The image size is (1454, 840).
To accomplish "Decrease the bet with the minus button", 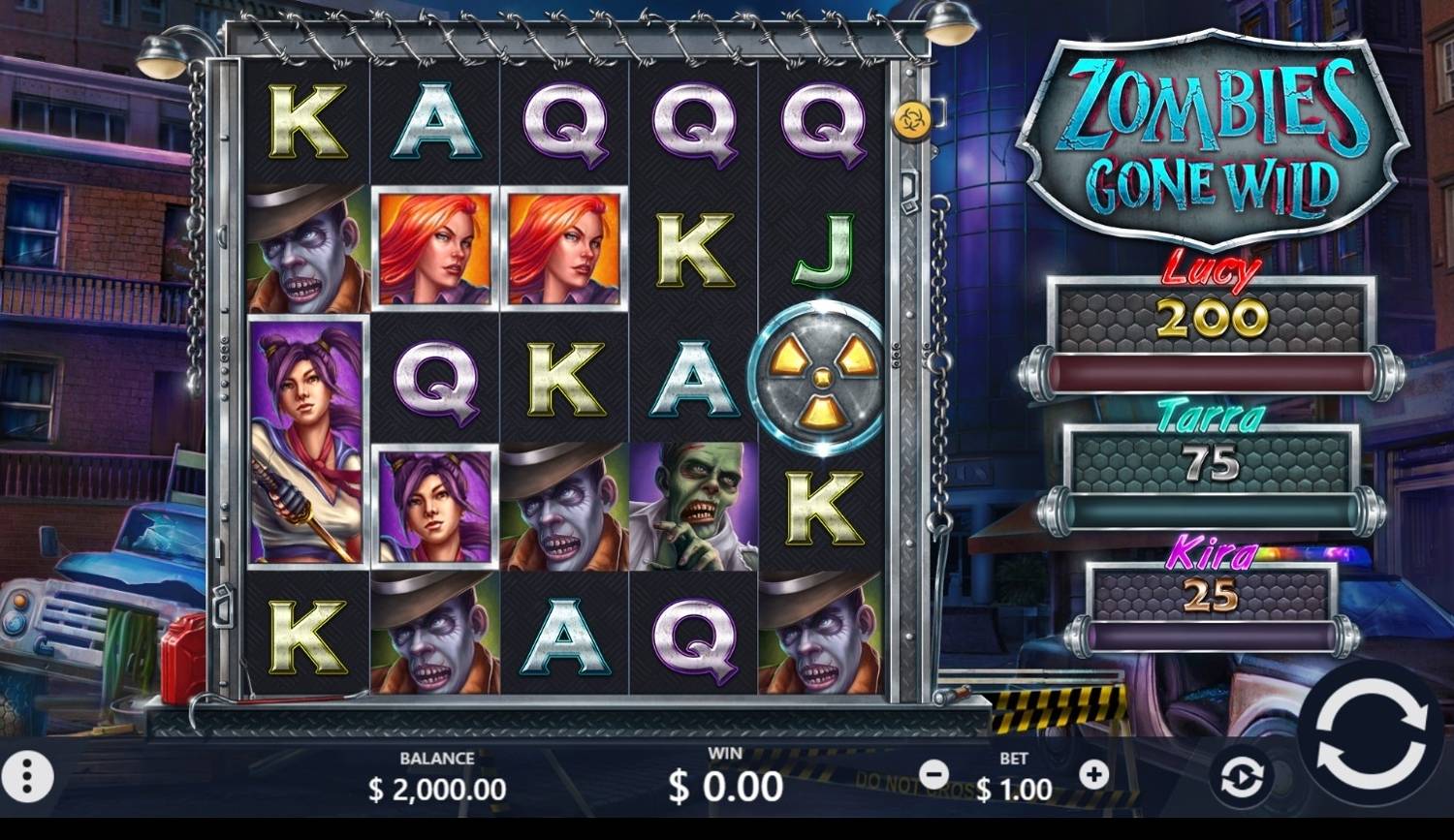I will pos(934,773).
